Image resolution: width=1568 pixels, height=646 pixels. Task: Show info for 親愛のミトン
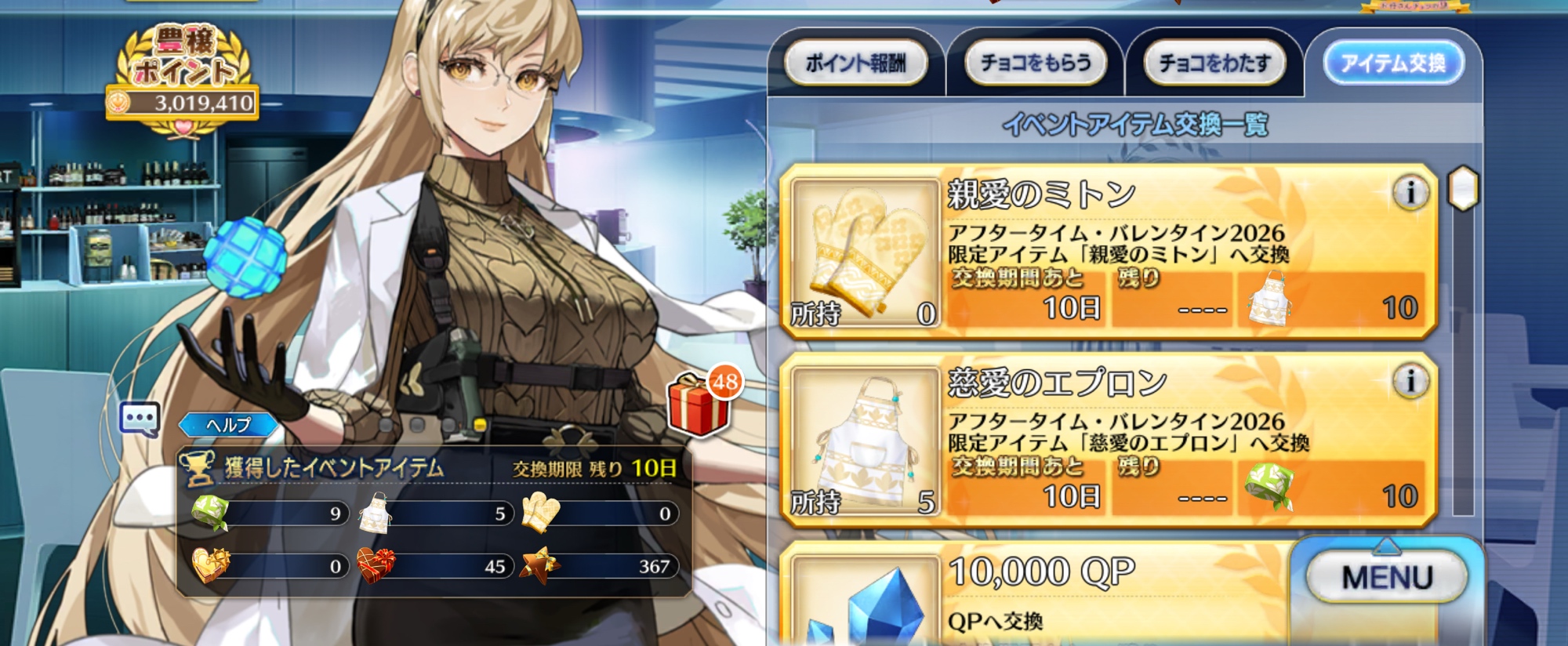1410,192
